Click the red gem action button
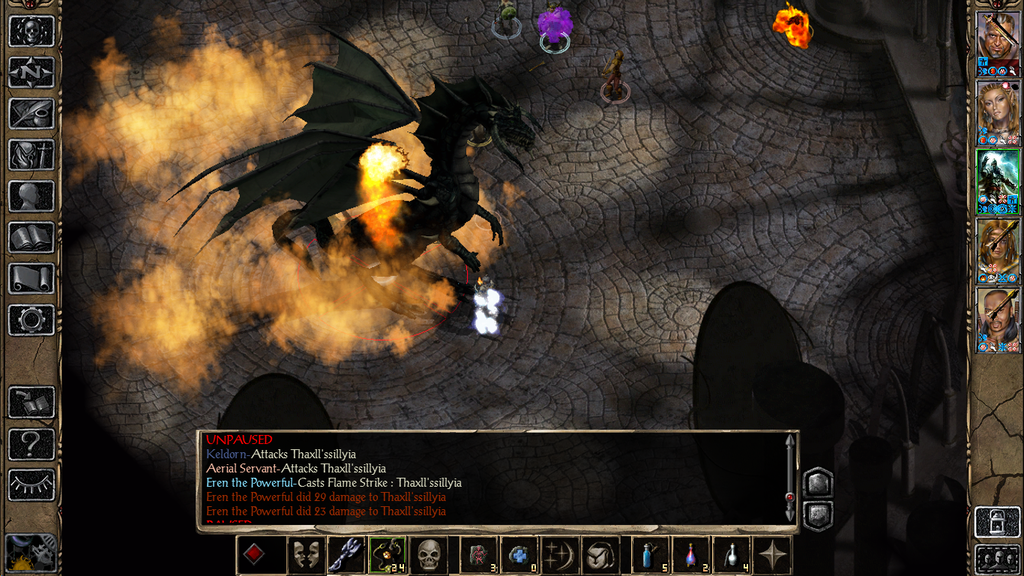 pyautogui.click(x=256, y=554)
